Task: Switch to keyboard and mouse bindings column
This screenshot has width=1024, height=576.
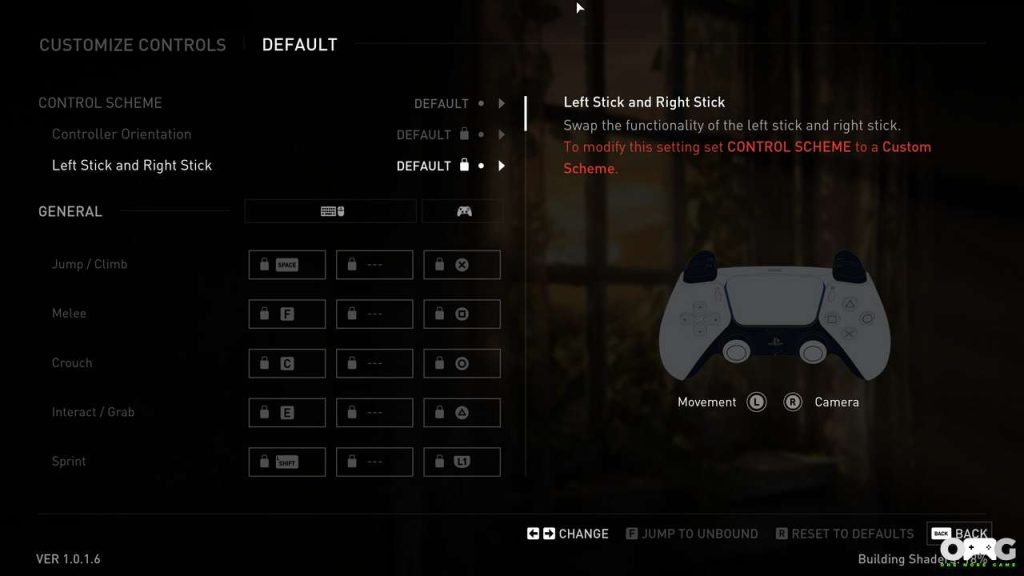Action: click(331, 211)
